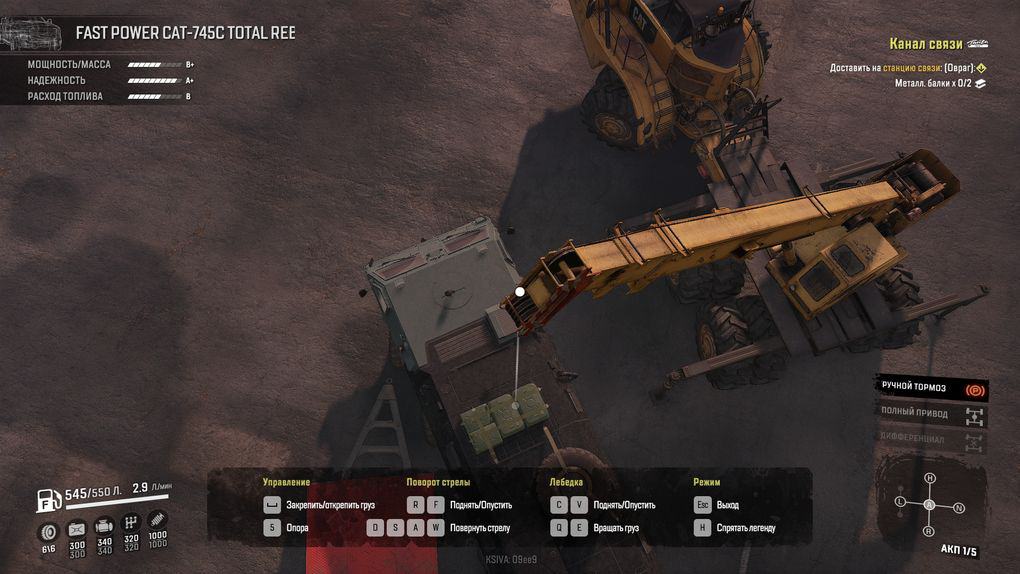Click the fuel tank damage icon
Screen dimensions: 1020x574
pyautogui.click(x=76, y=528)
